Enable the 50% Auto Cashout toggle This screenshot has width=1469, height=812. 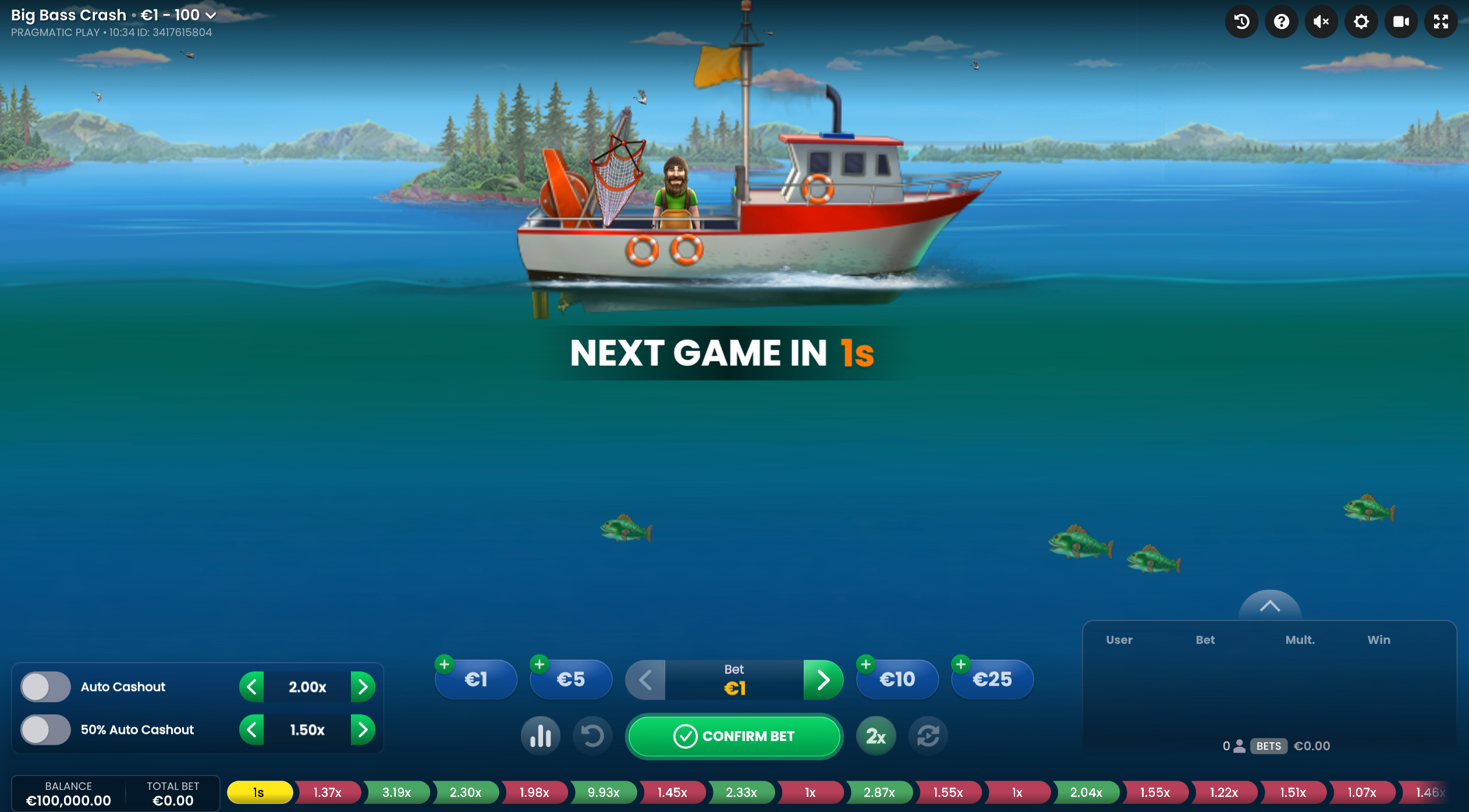pos(45,729)
